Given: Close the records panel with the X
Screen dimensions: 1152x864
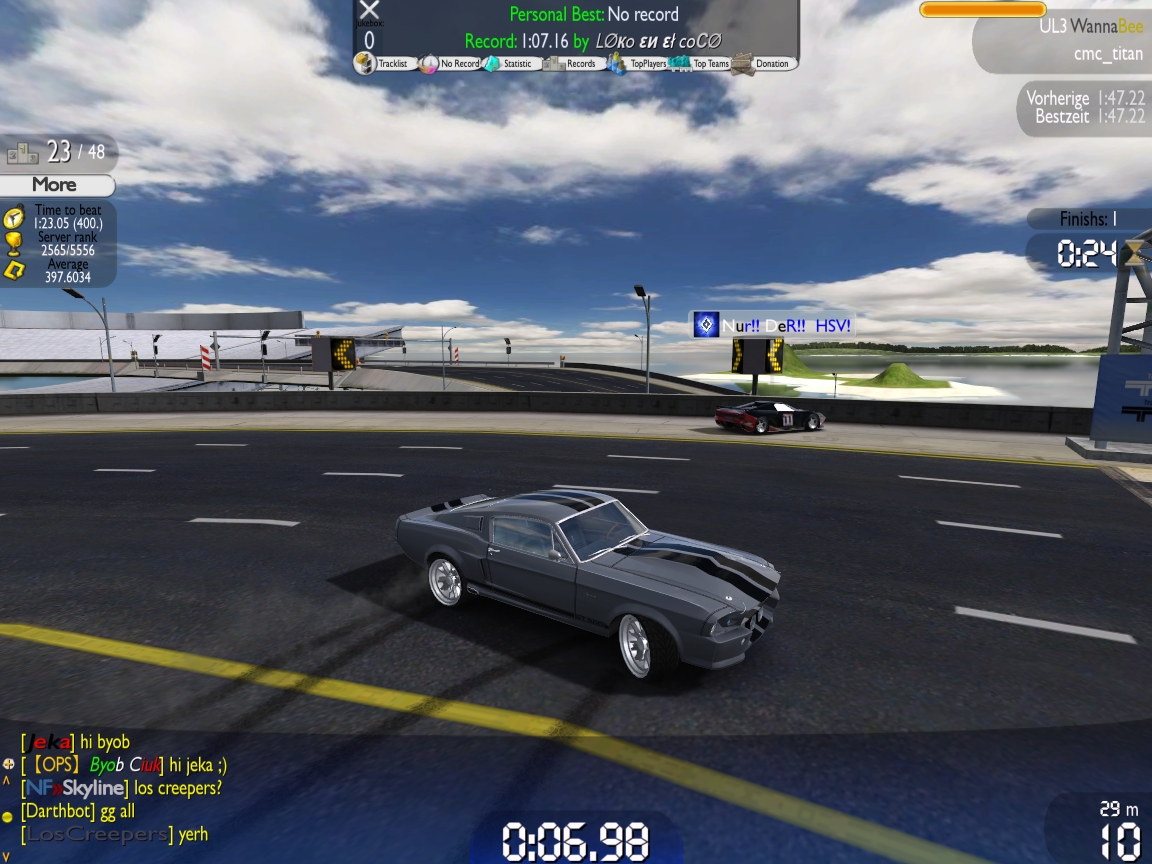Looking at the screenshot, I should click(x=369, y=10).
